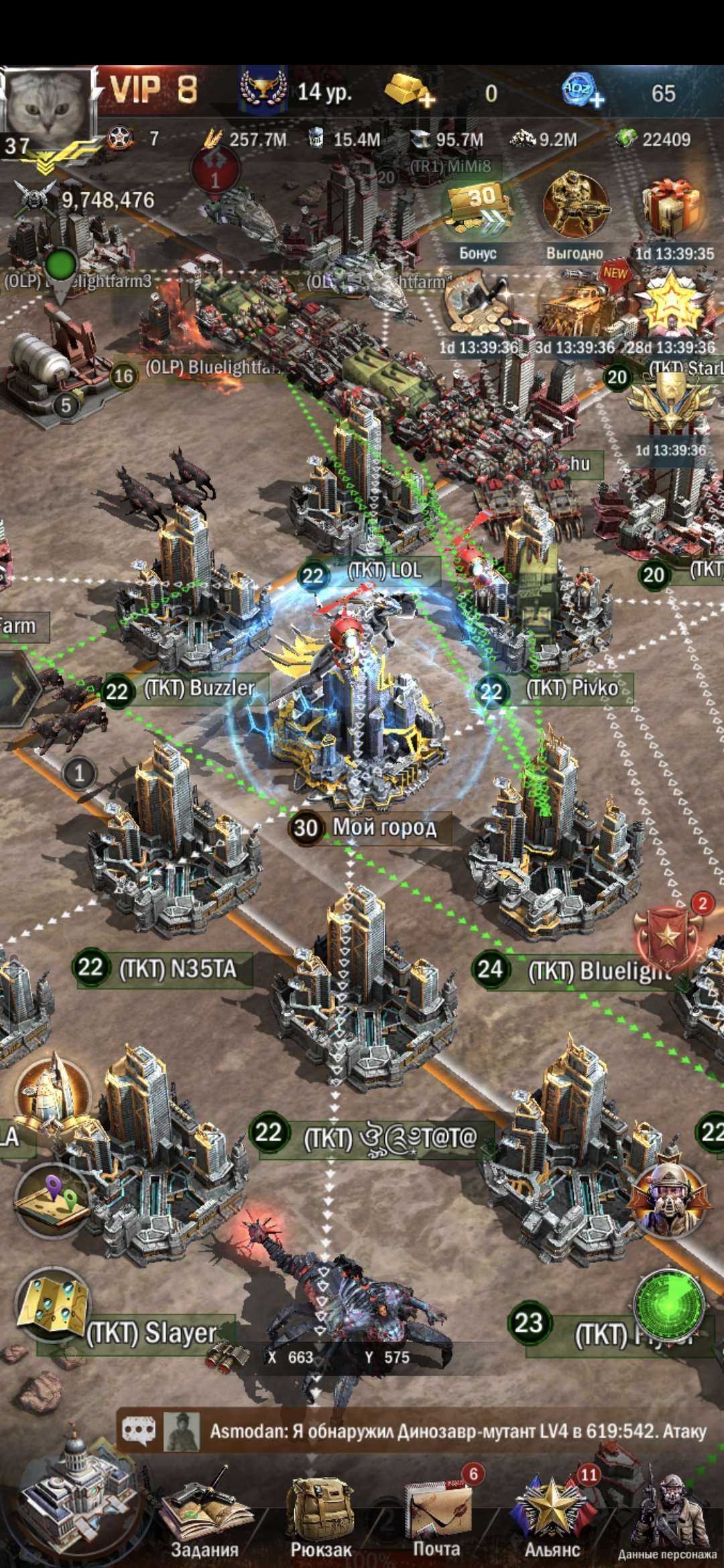Open the cat avatar player profile
The image size is (724, 1568).
(x=46, y=105)
